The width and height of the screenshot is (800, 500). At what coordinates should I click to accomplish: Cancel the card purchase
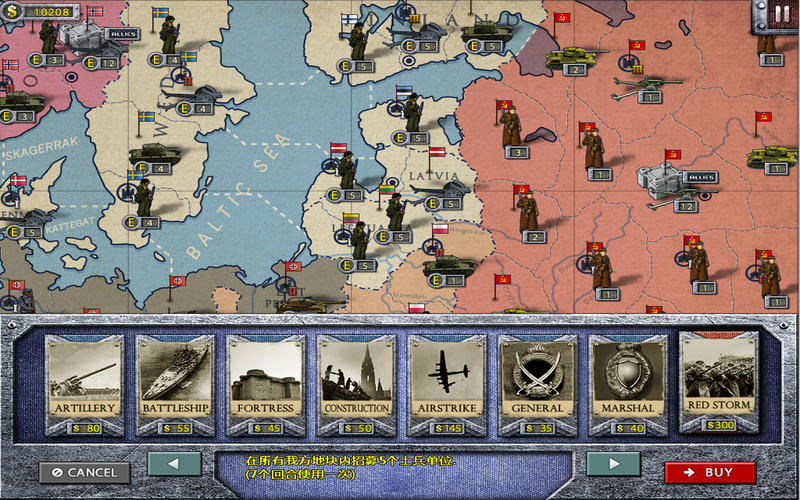click(84, 472)
